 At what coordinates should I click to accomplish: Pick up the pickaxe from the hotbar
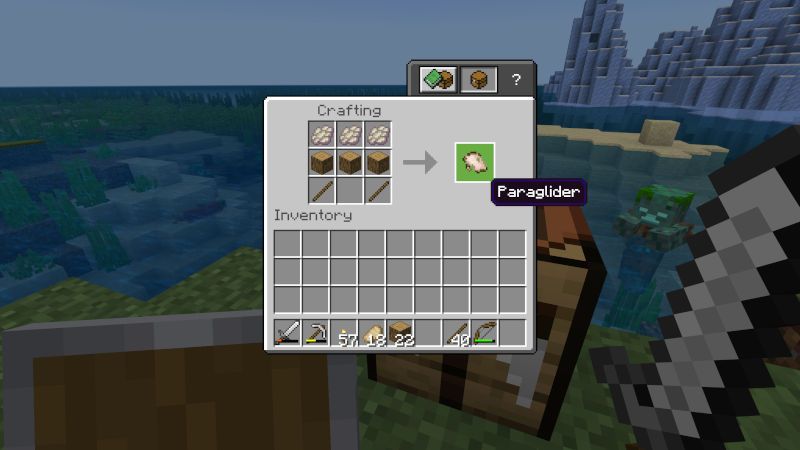pos(316,334)
